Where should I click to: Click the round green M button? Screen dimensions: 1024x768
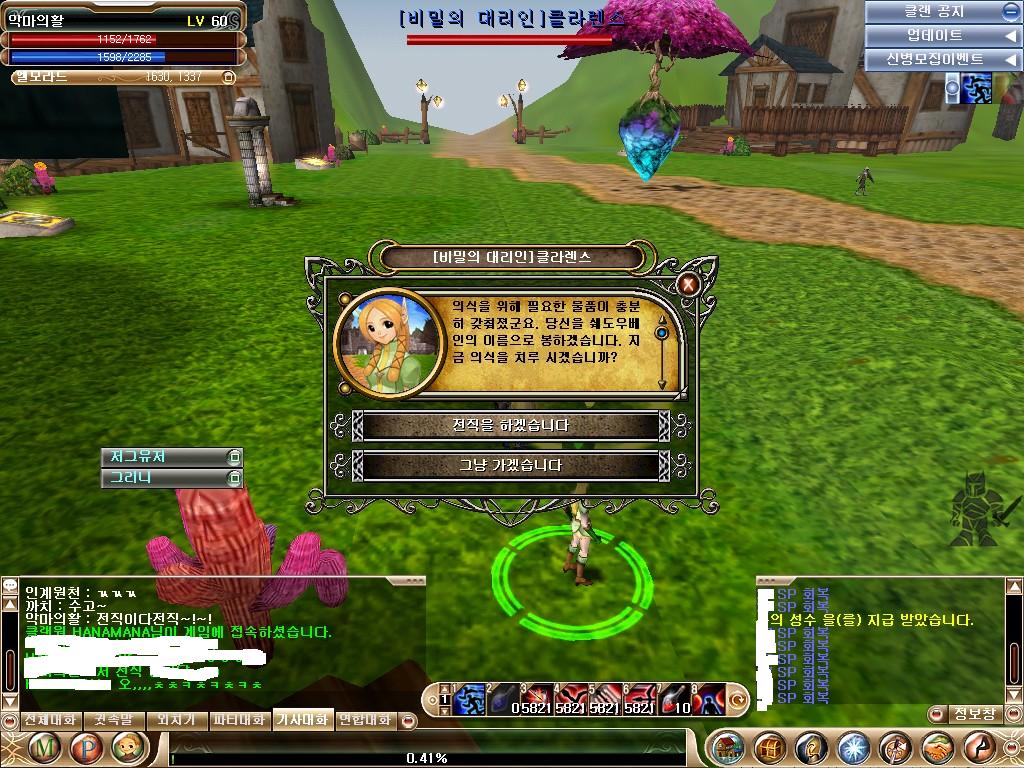point(45,747)
